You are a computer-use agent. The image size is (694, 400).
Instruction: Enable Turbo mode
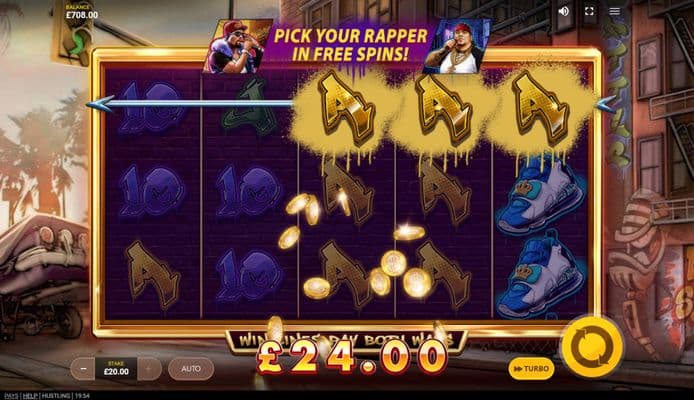click(x=530, y=369)
